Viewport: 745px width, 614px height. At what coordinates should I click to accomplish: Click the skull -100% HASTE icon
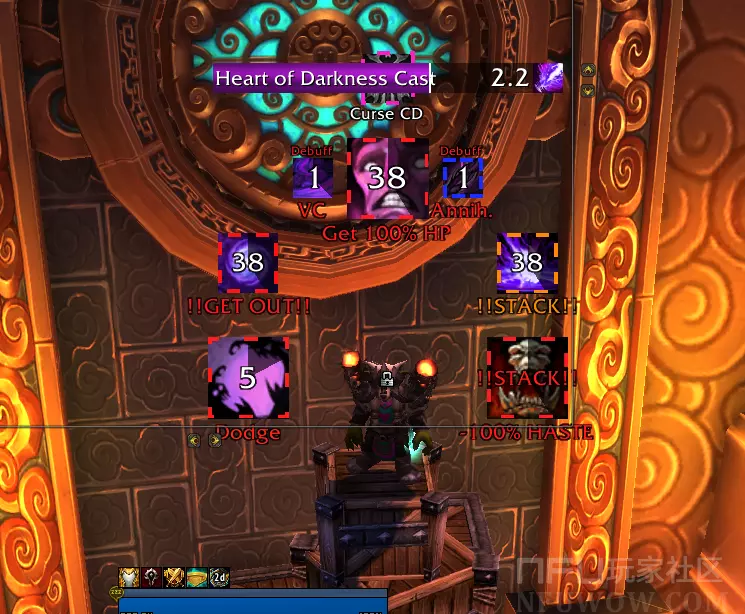(x=527, y=377)
